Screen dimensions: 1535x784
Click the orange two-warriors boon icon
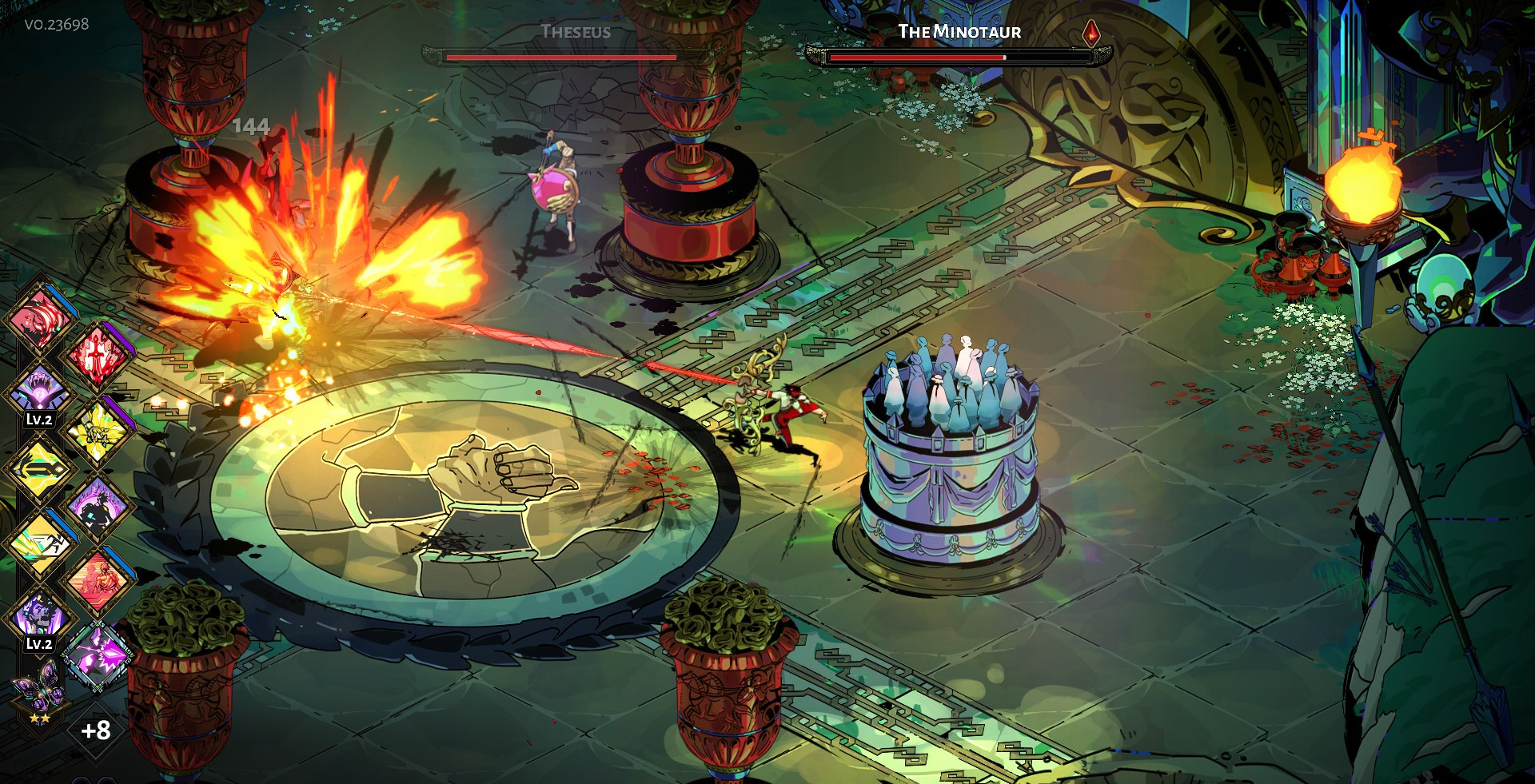[x=98, y=581]
